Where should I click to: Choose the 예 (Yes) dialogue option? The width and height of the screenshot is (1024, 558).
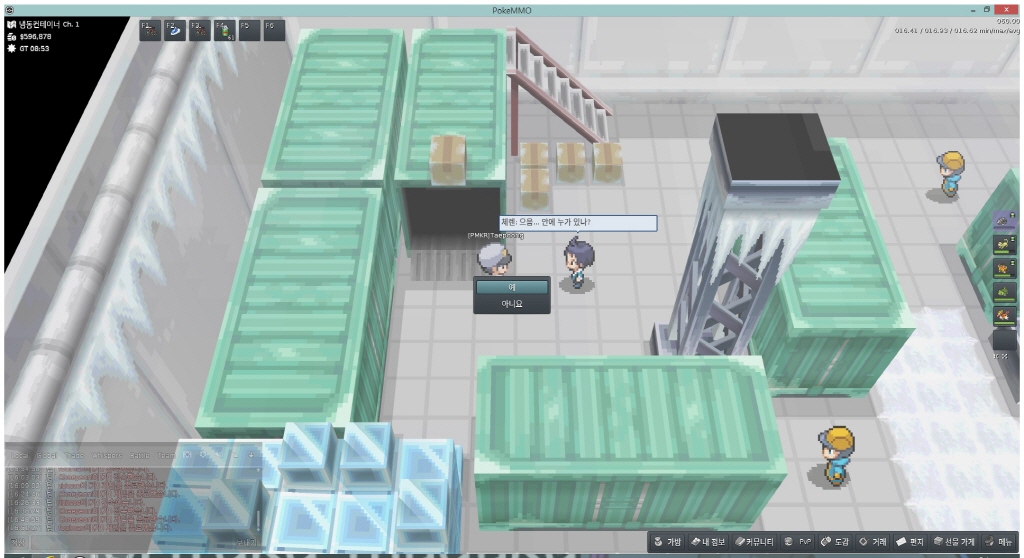(511, 287)
